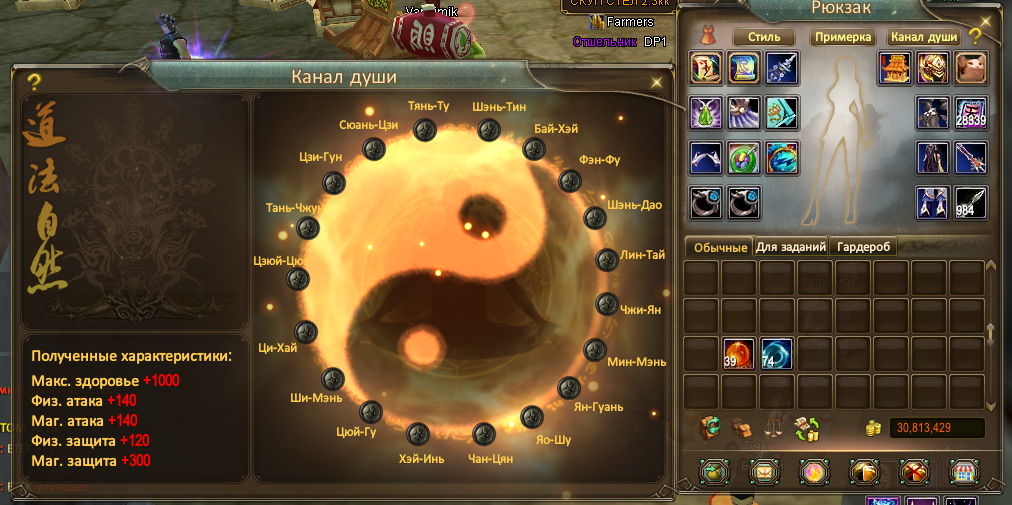
Task: Select the Мин-Мэнь meridian node
Action: [x=593, y=350]
